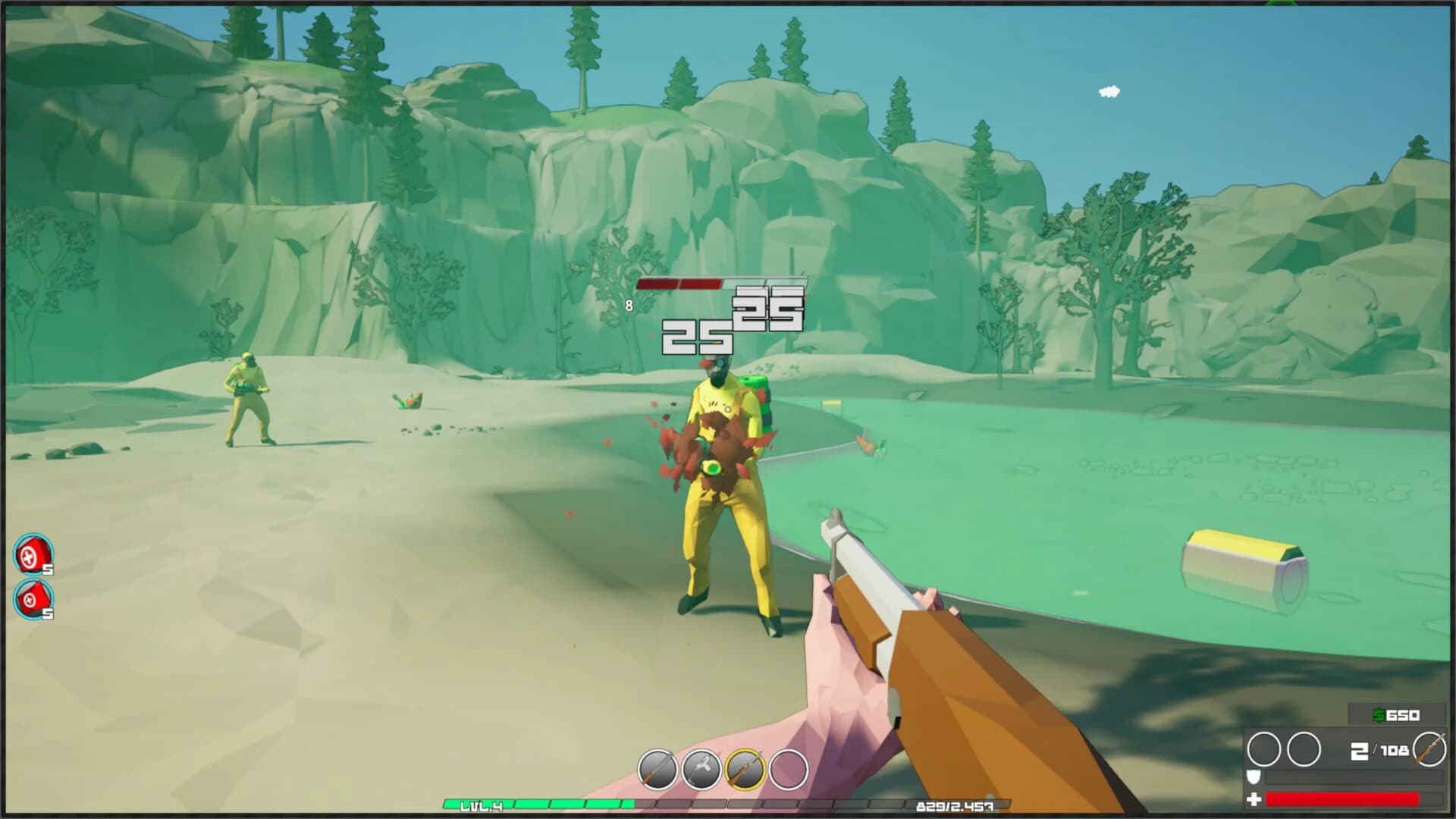Click the 2/108 ammo counter
This screenshot has width=1456, height=819.
tap(1379, 750)
